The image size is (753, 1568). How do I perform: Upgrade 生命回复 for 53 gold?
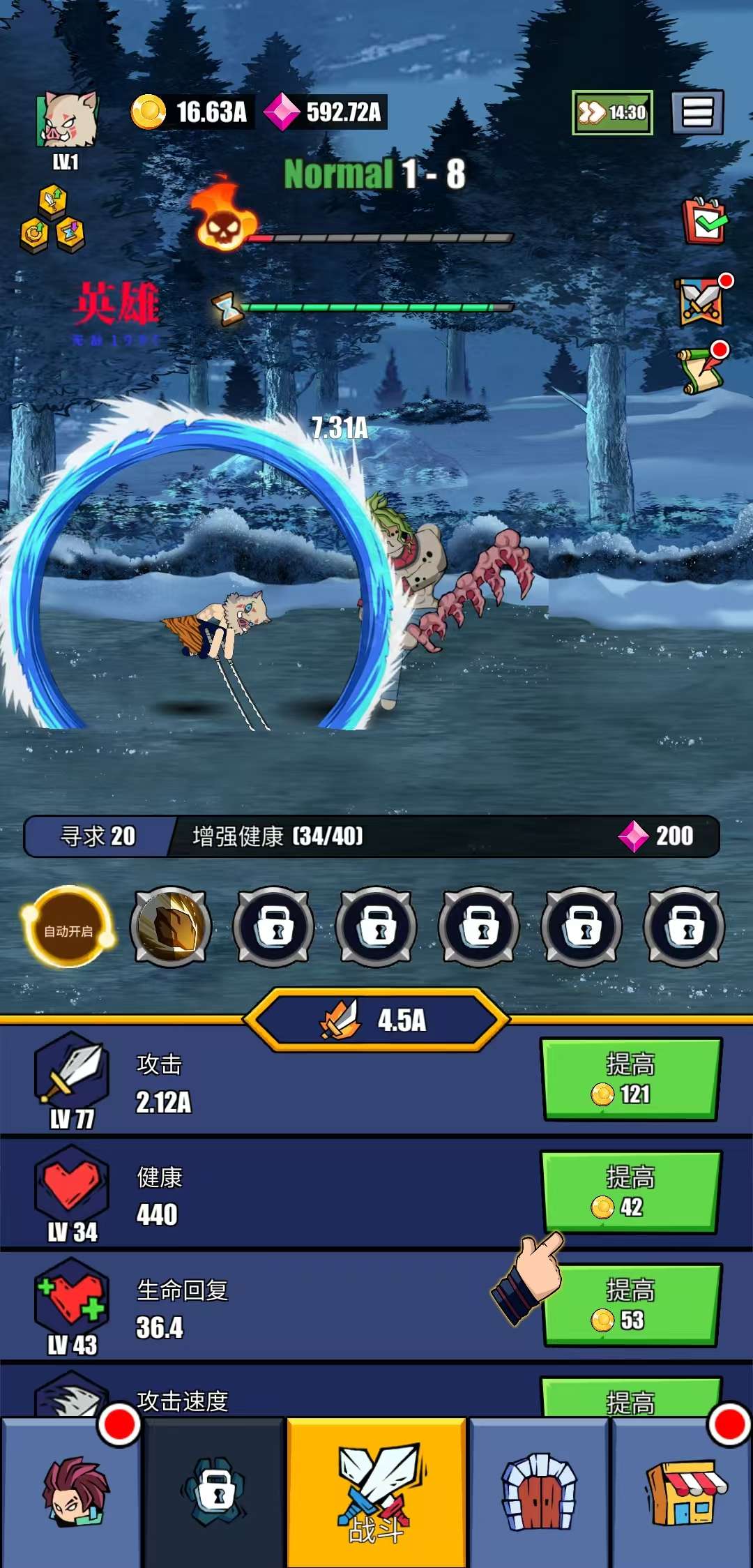[x=630, y=1305]
